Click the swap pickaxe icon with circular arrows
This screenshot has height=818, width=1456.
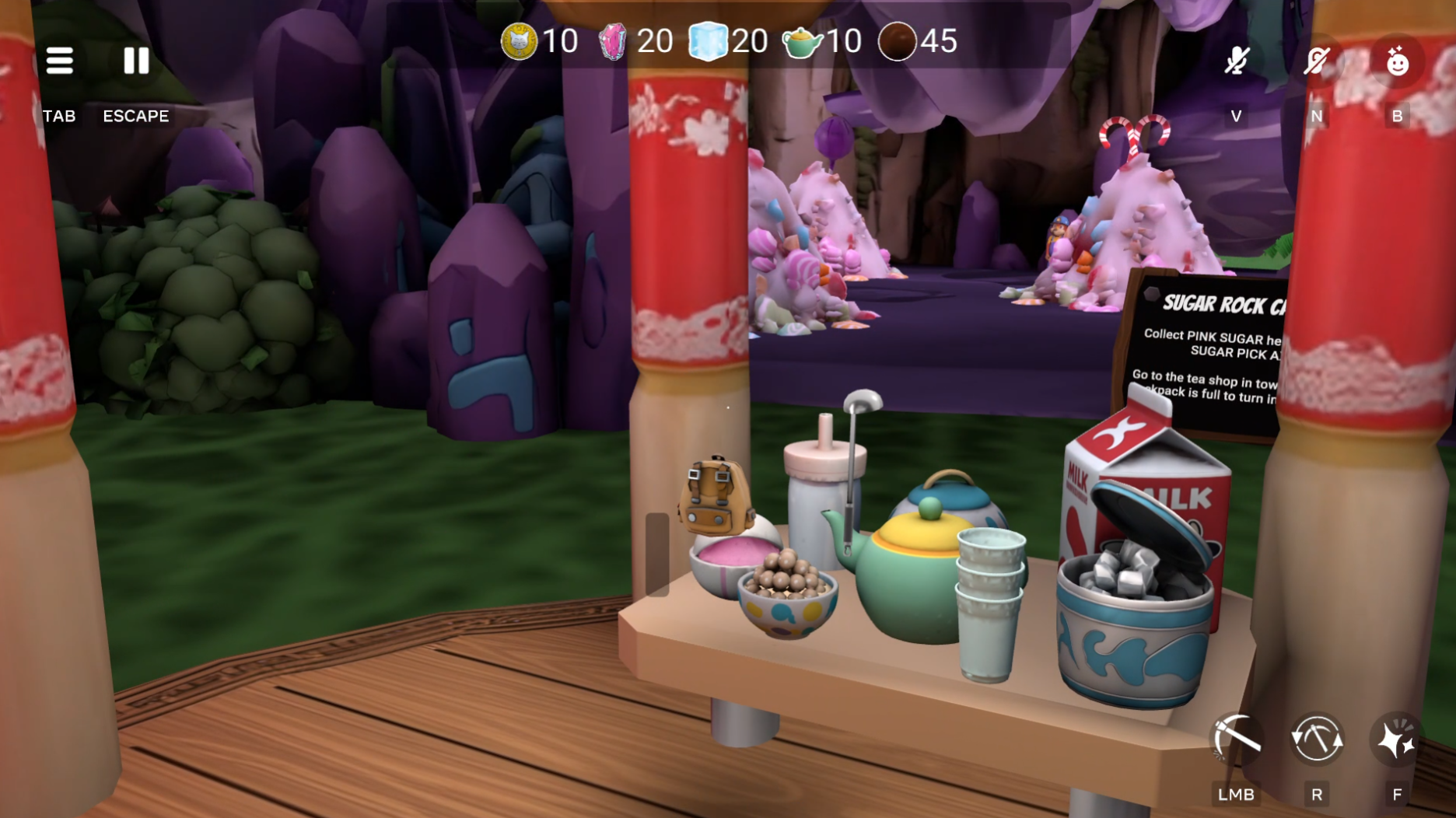[1317, 738]
